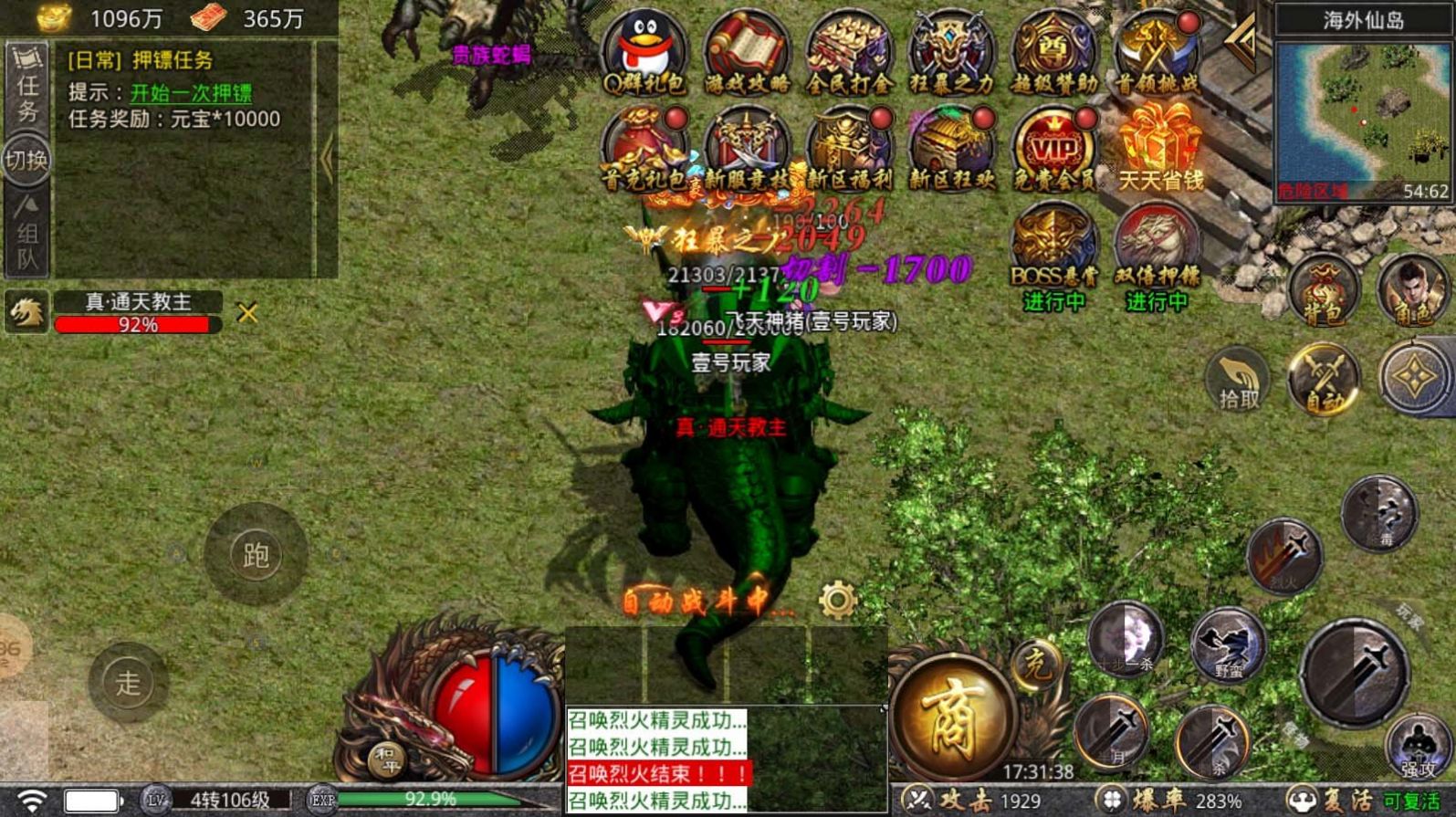Claim the 免费会员 VIP icon
This screenshot has width=1456, height=817.
[x=1053, y=149]
